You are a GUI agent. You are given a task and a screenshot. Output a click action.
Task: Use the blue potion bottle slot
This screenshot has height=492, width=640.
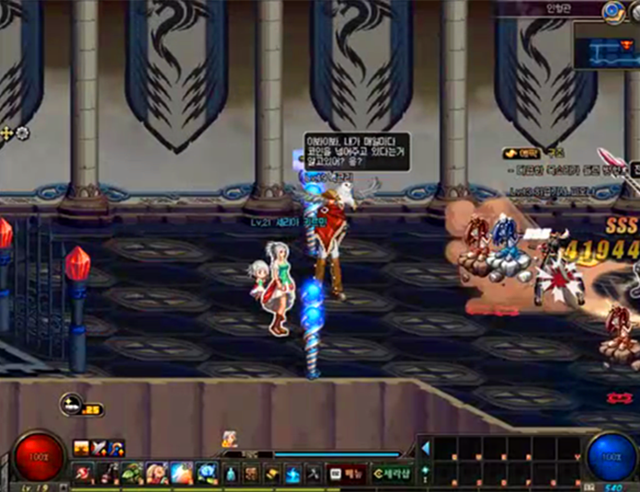point(229,472)
